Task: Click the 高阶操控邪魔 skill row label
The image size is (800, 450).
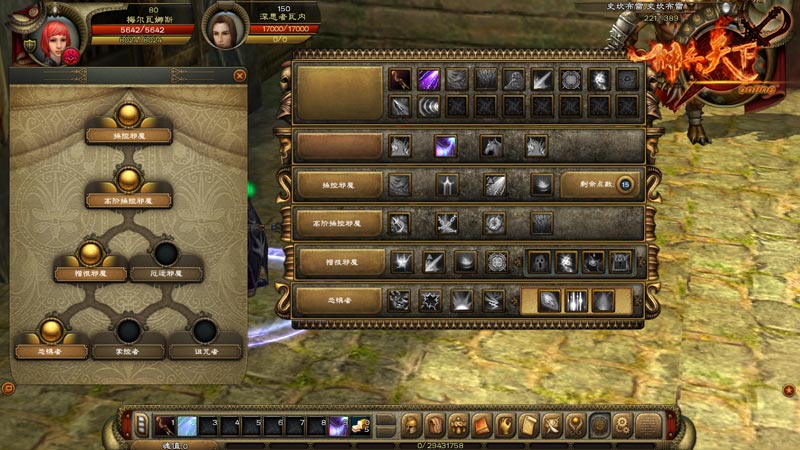Action: (339, 223)
